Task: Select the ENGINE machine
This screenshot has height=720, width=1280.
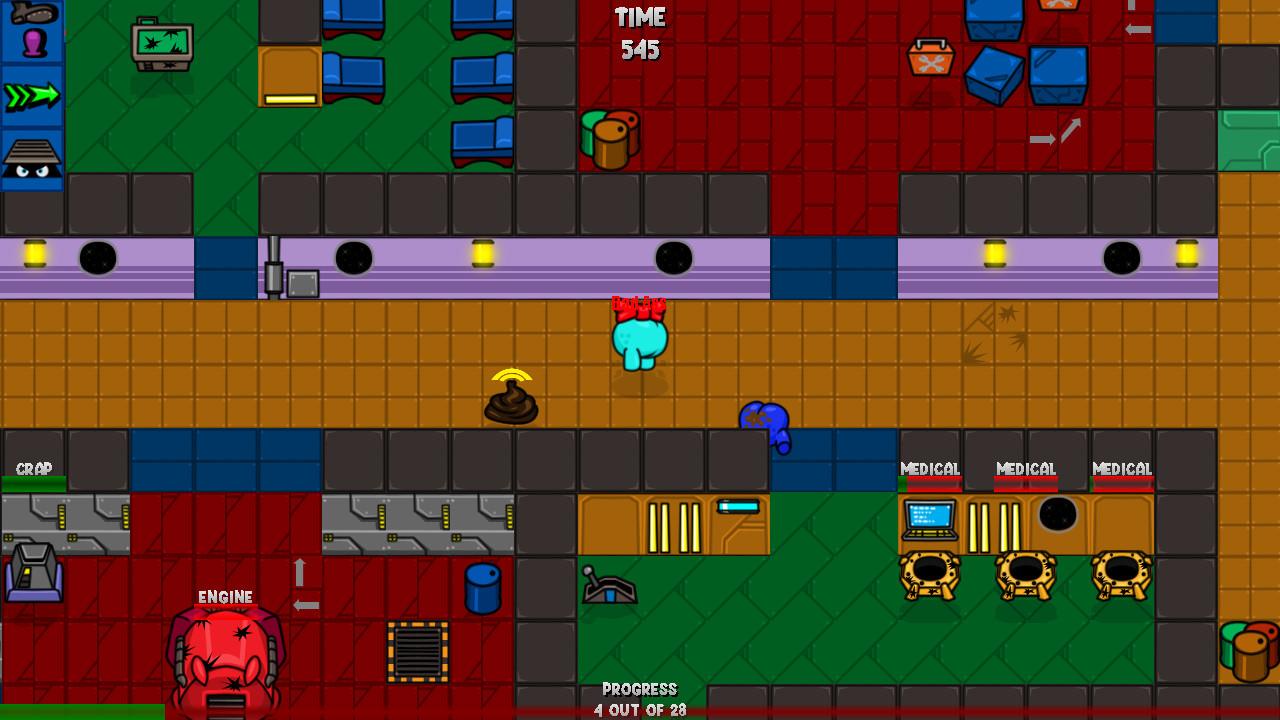Action: [x=225, y=650]
